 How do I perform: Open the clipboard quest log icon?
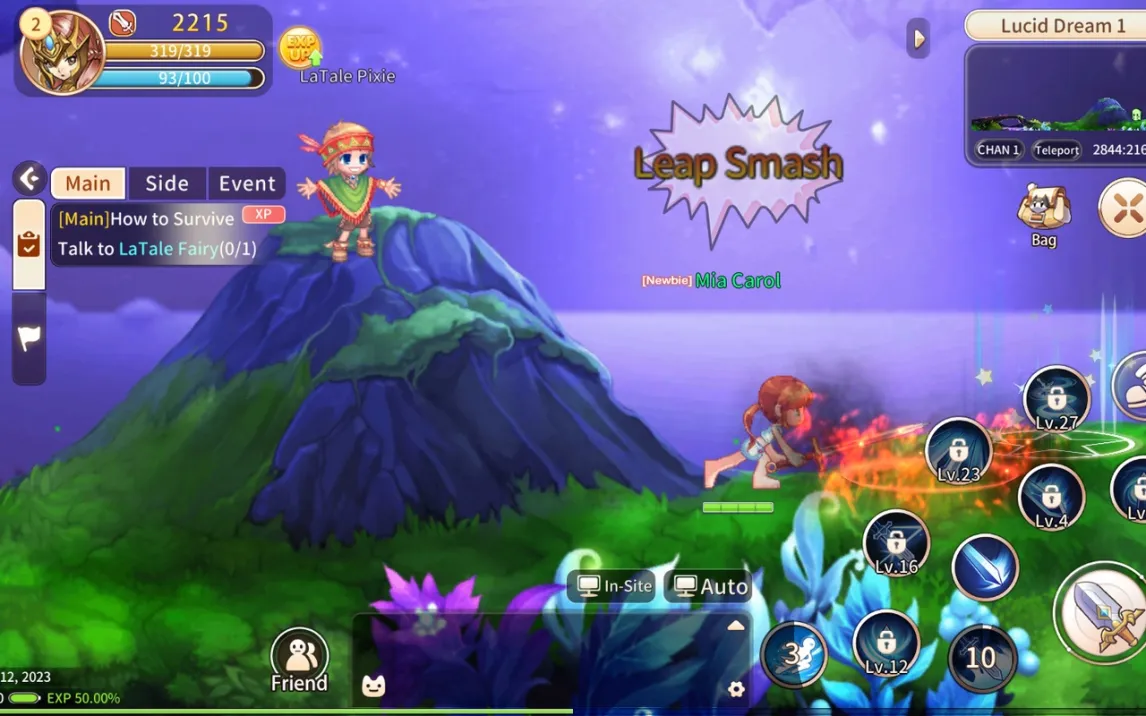pyautogui.click(x=29, y=245)
